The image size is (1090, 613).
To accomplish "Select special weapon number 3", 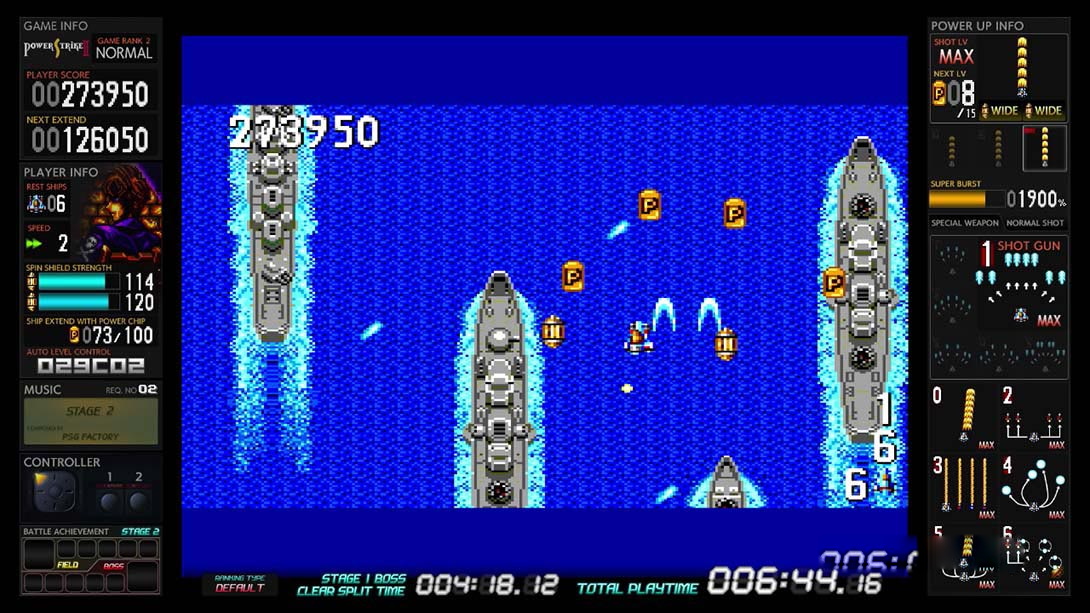I will (964, 487).
